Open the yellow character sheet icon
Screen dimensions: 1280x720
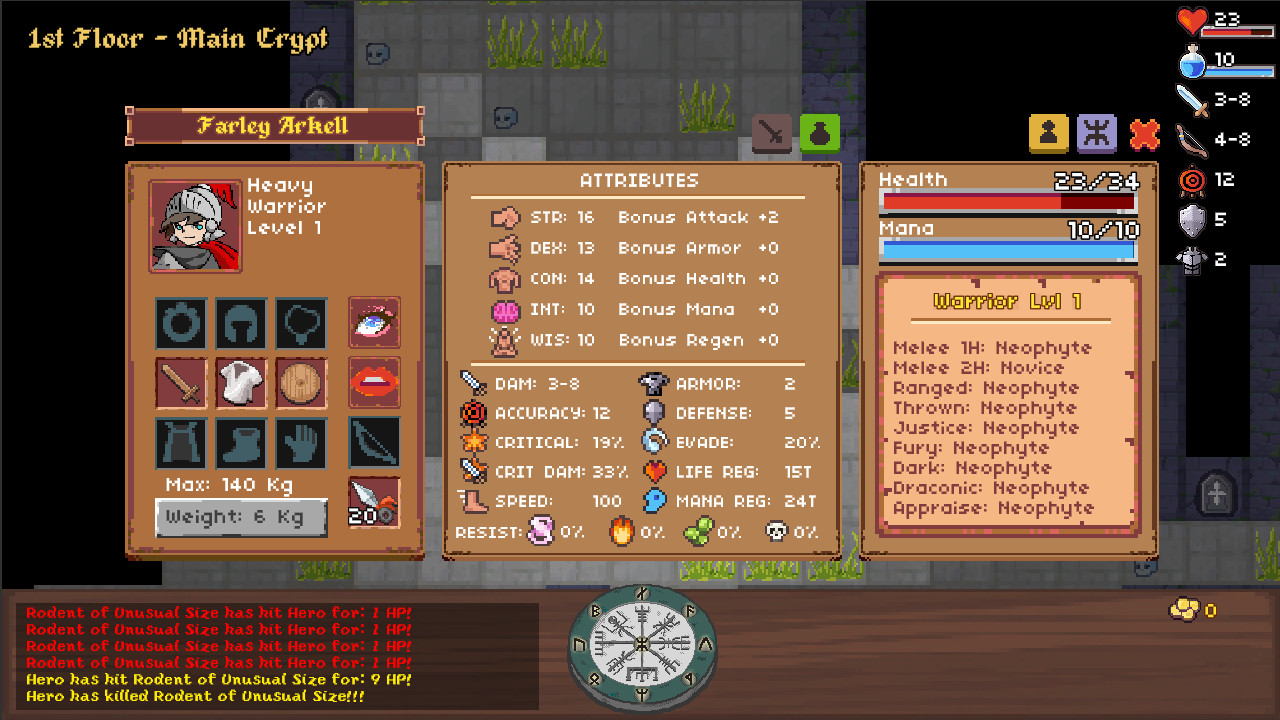coord(1048,134)
